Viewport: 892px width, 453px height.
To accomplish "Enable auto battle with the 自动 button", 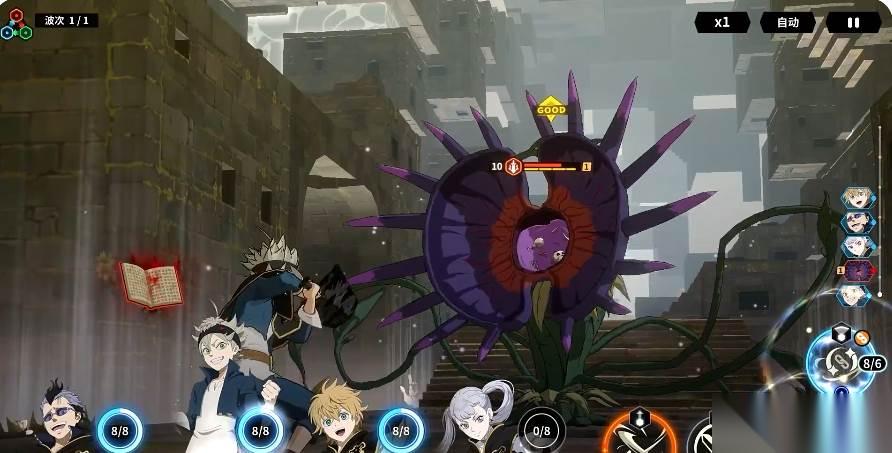I will 787,22.
